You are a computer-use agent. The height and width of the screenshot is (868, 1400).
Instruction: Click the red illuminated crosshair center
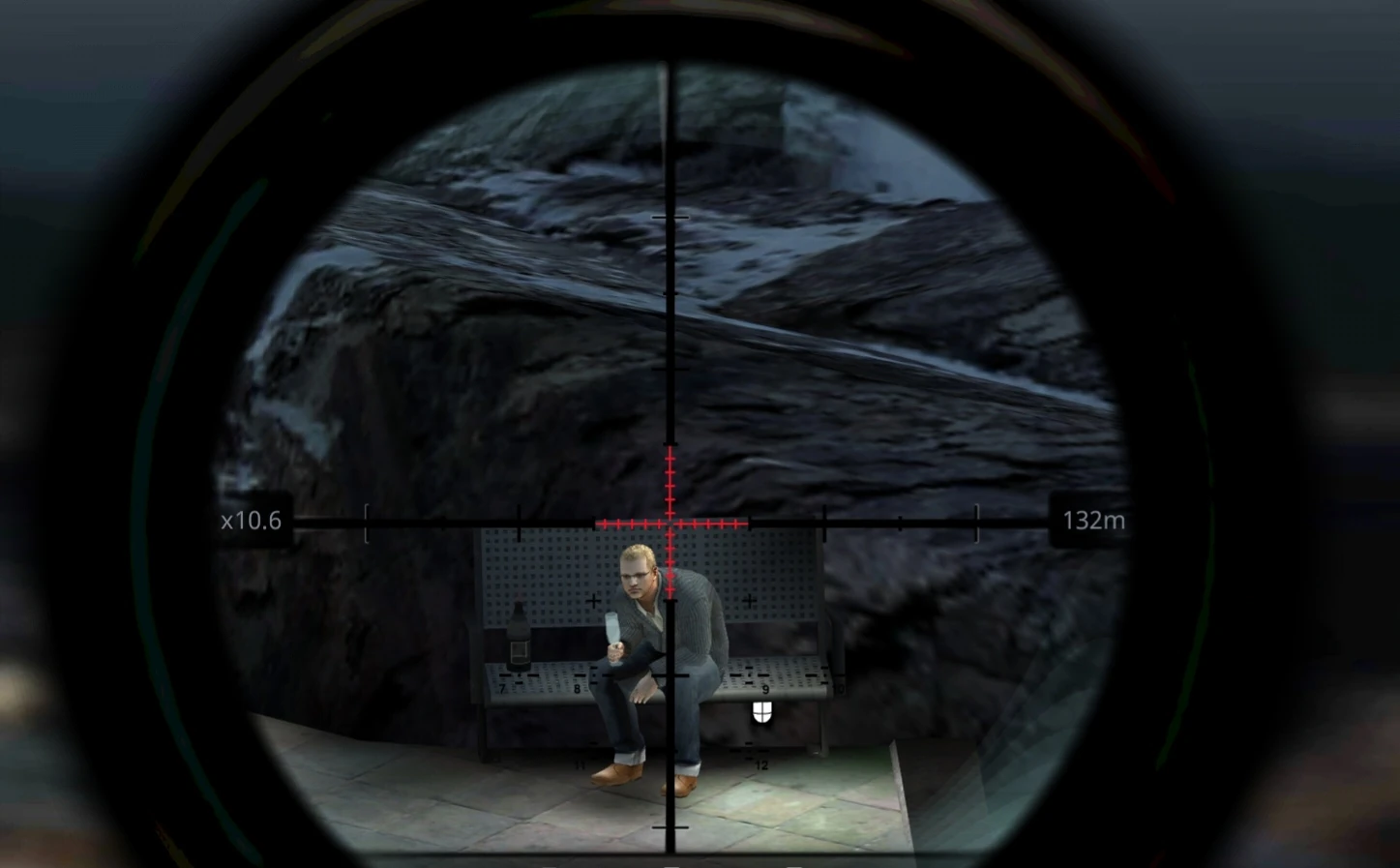click(x=668, y=523)
